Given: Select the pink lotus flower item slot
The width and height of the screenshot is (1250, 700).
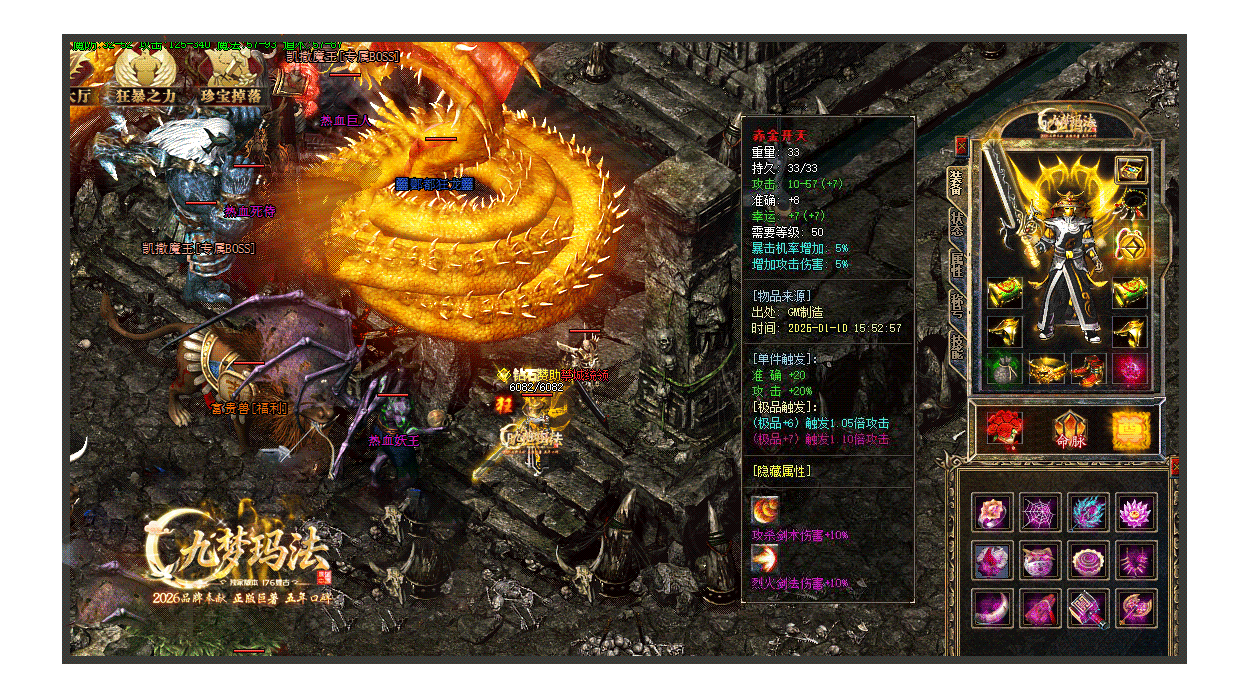Looking at the screenshot, I should point(1137,512).
